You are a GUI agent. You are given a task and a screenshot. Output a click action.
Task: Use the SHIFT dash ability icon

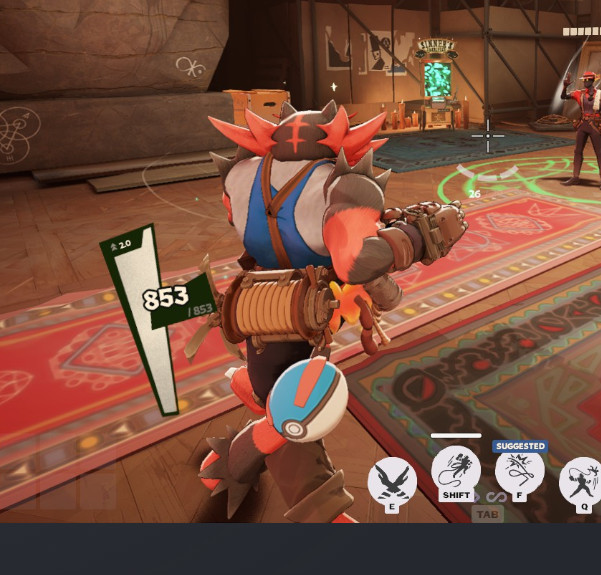click(x=455, y=470)
